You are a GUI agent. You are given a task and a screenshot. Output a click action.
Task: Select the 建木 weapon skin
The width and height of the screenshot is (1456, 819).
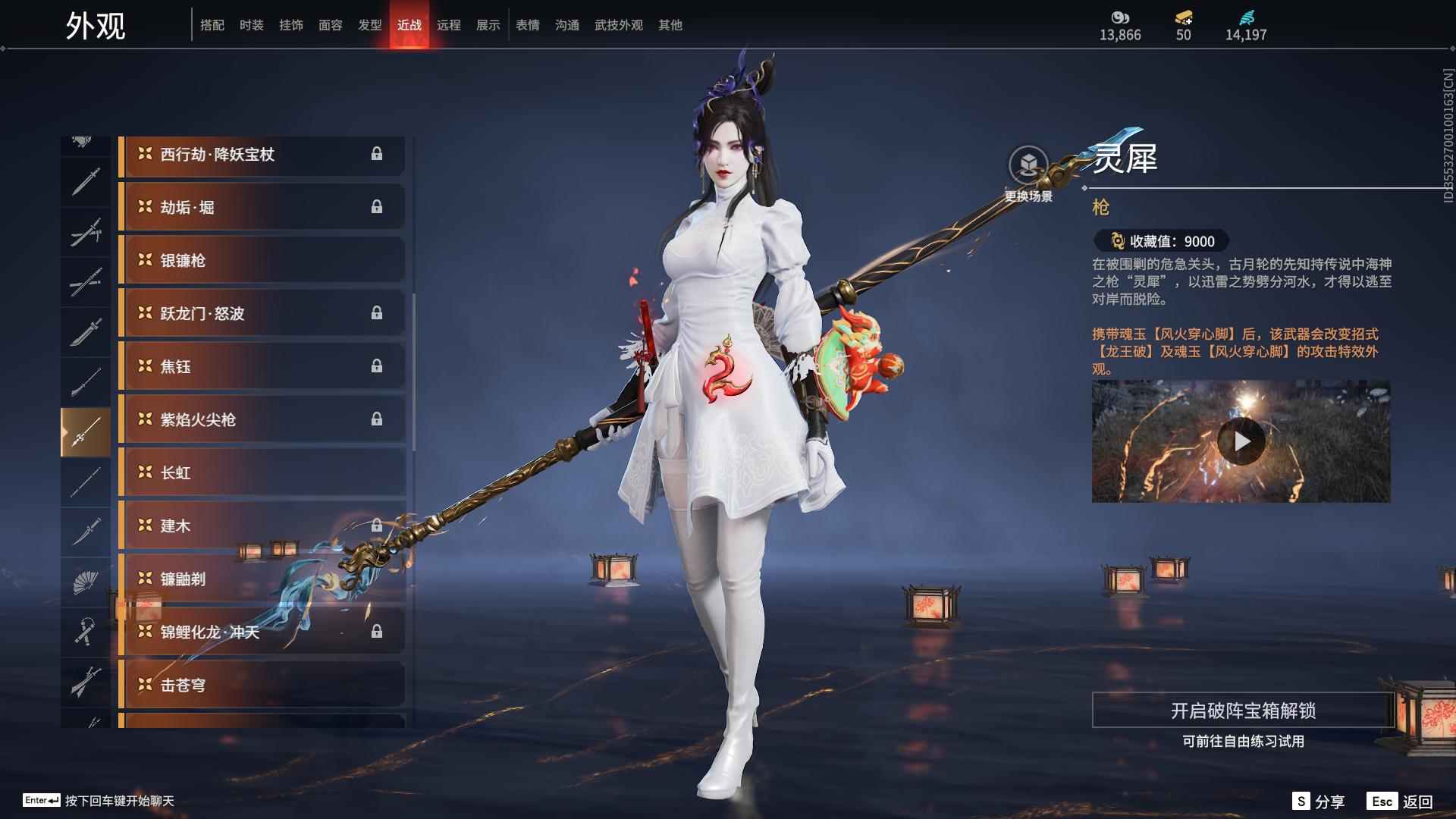(x=262, y=526)
